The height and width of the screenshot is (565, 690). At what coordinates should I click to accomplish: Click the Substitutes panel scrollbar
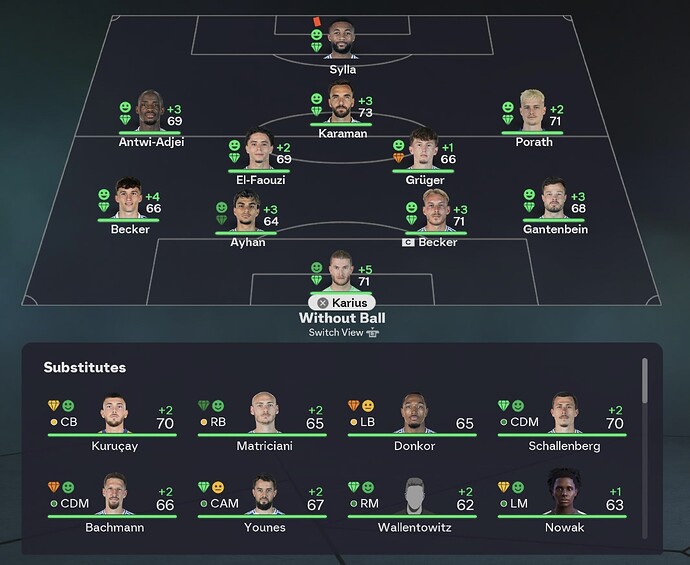coord(645,380)
